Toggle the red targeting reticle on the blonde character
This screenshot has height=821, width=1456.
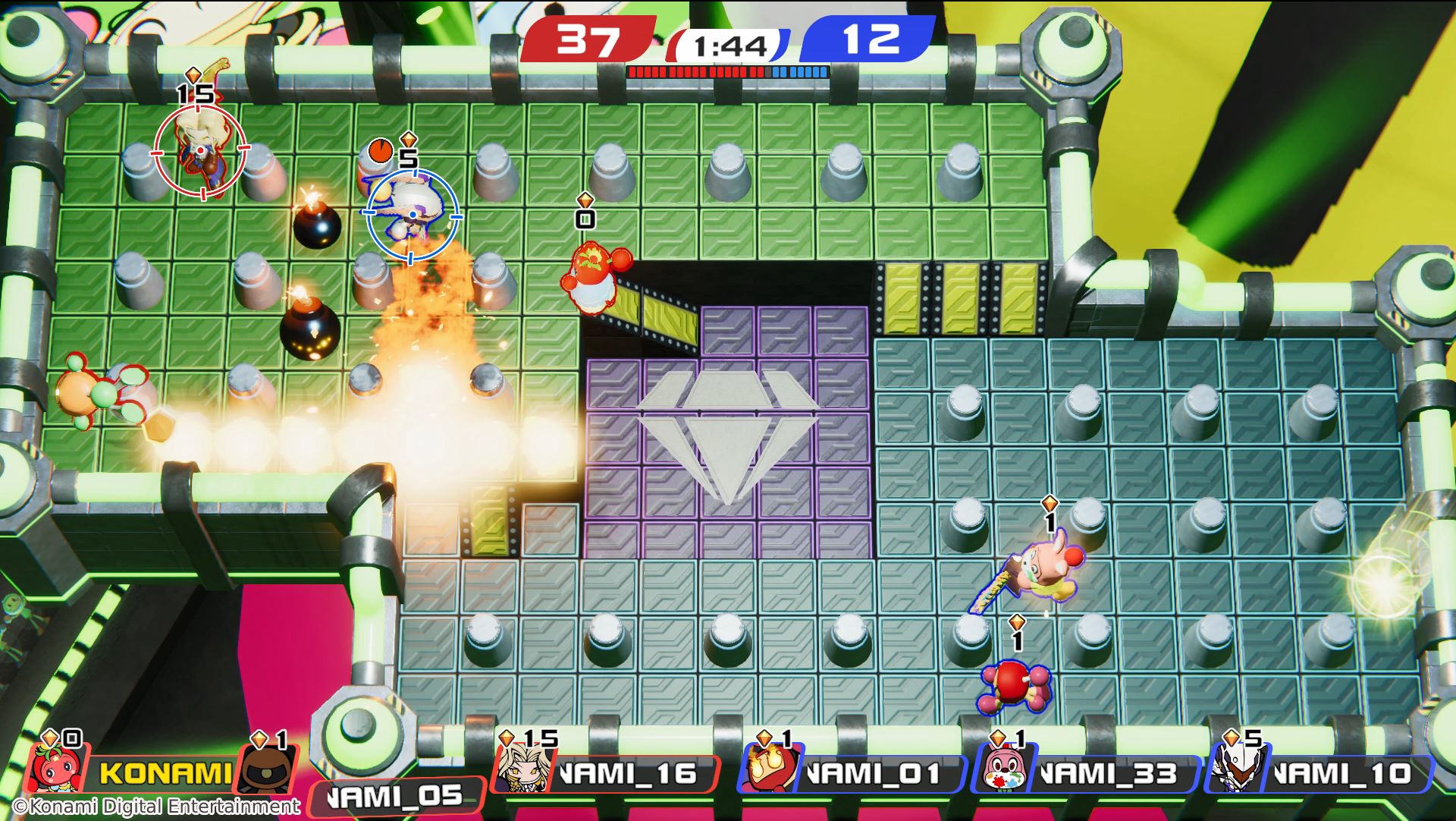coord(200,150)
